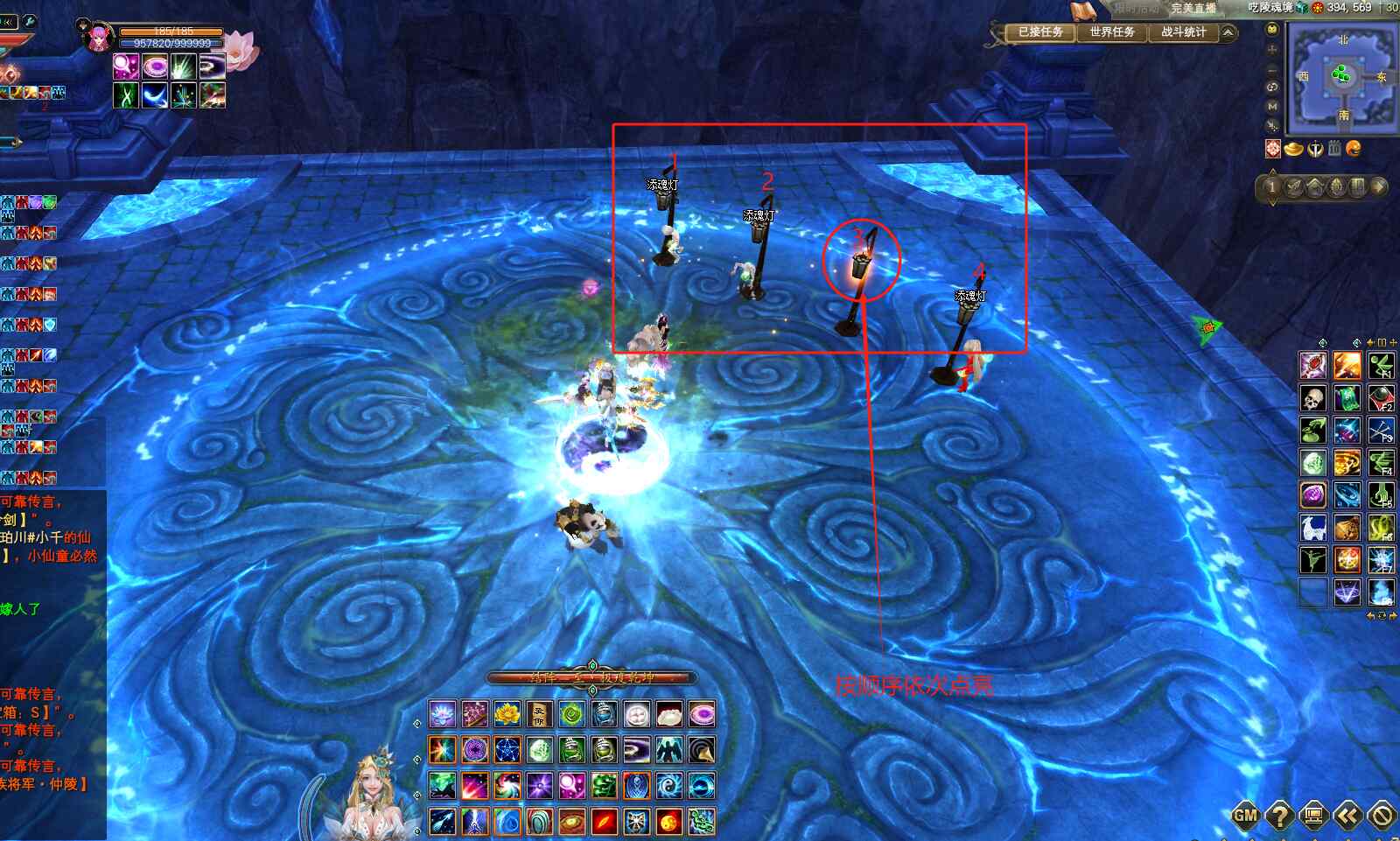Open help with the question mark button
This screenshot has height=841, width=1400.
[x=1279, y=816]
